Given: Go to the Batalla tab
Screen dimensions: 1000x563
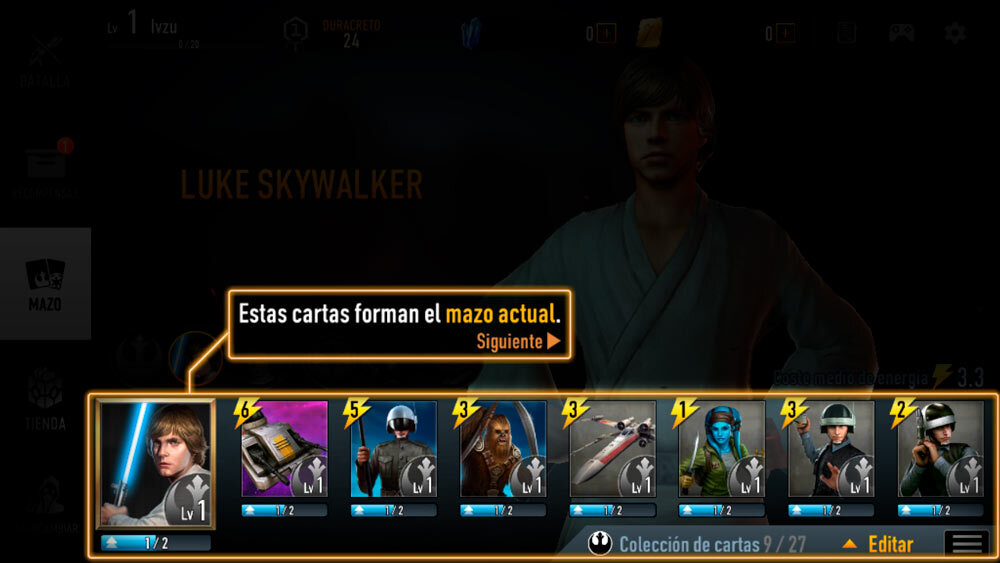Looking at the screenshot, I should tap(45, 60).
